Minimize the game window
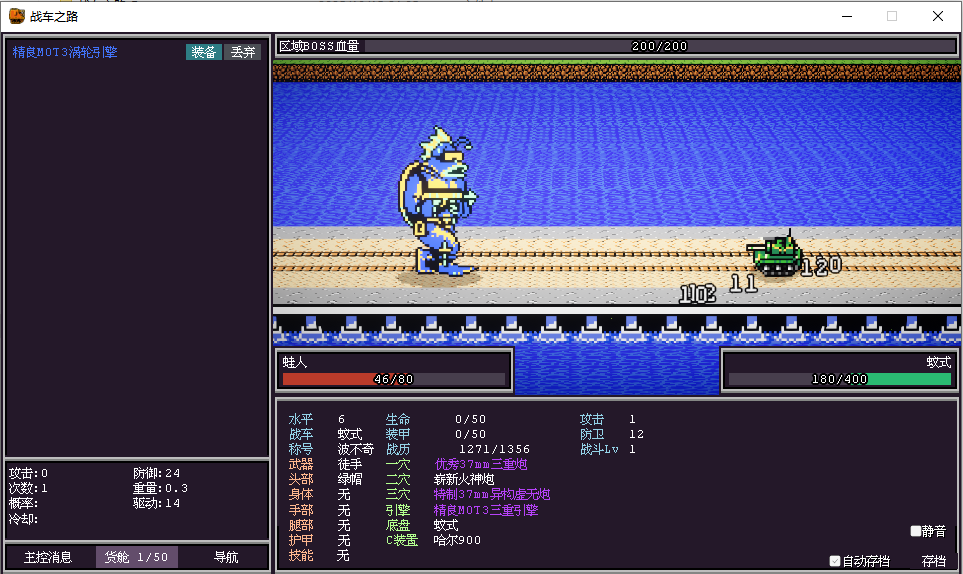The width and height of the screenshot is (963, 574). point(846,16)
